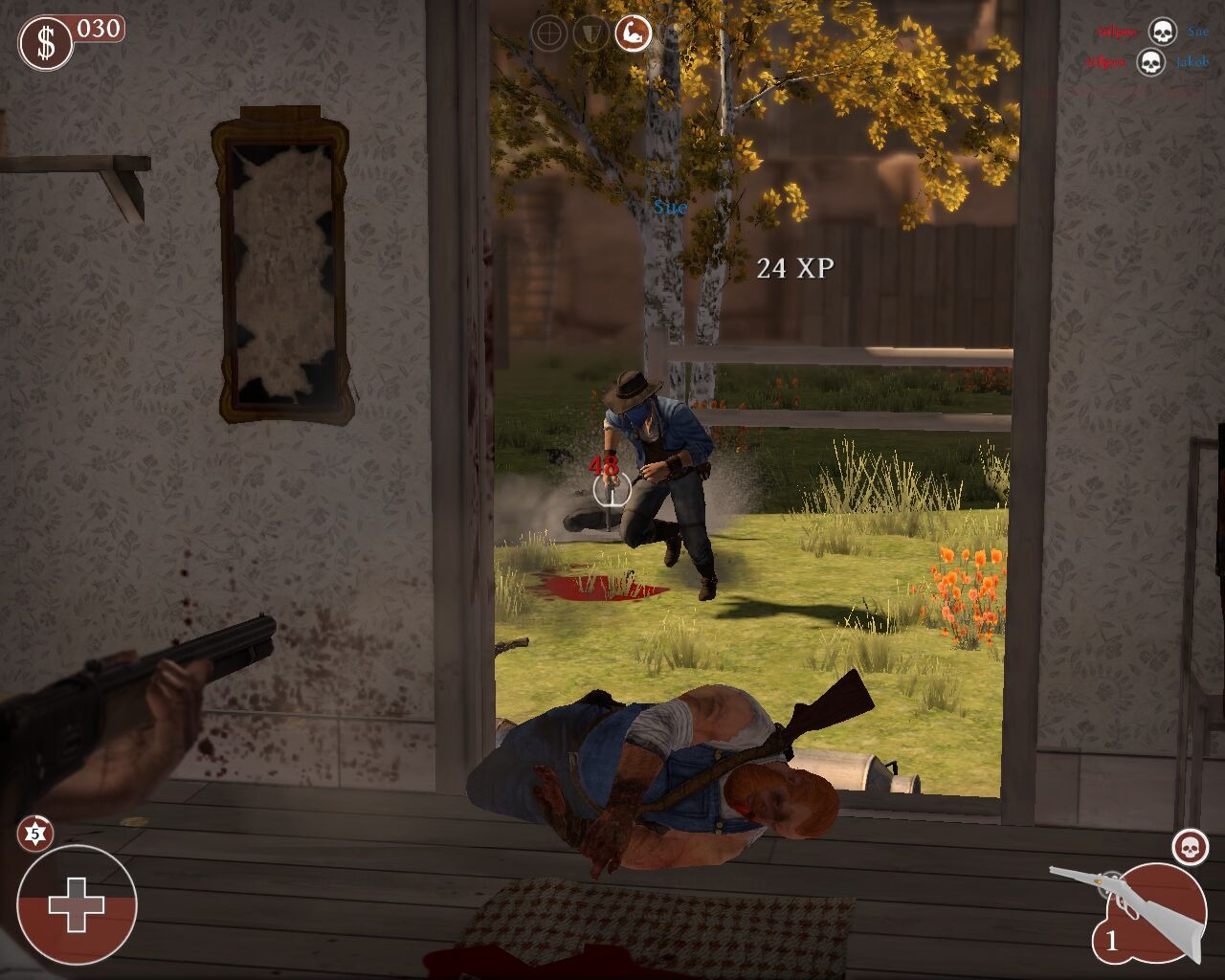
Task: Click the health cross icon
Action: [77, 904]
